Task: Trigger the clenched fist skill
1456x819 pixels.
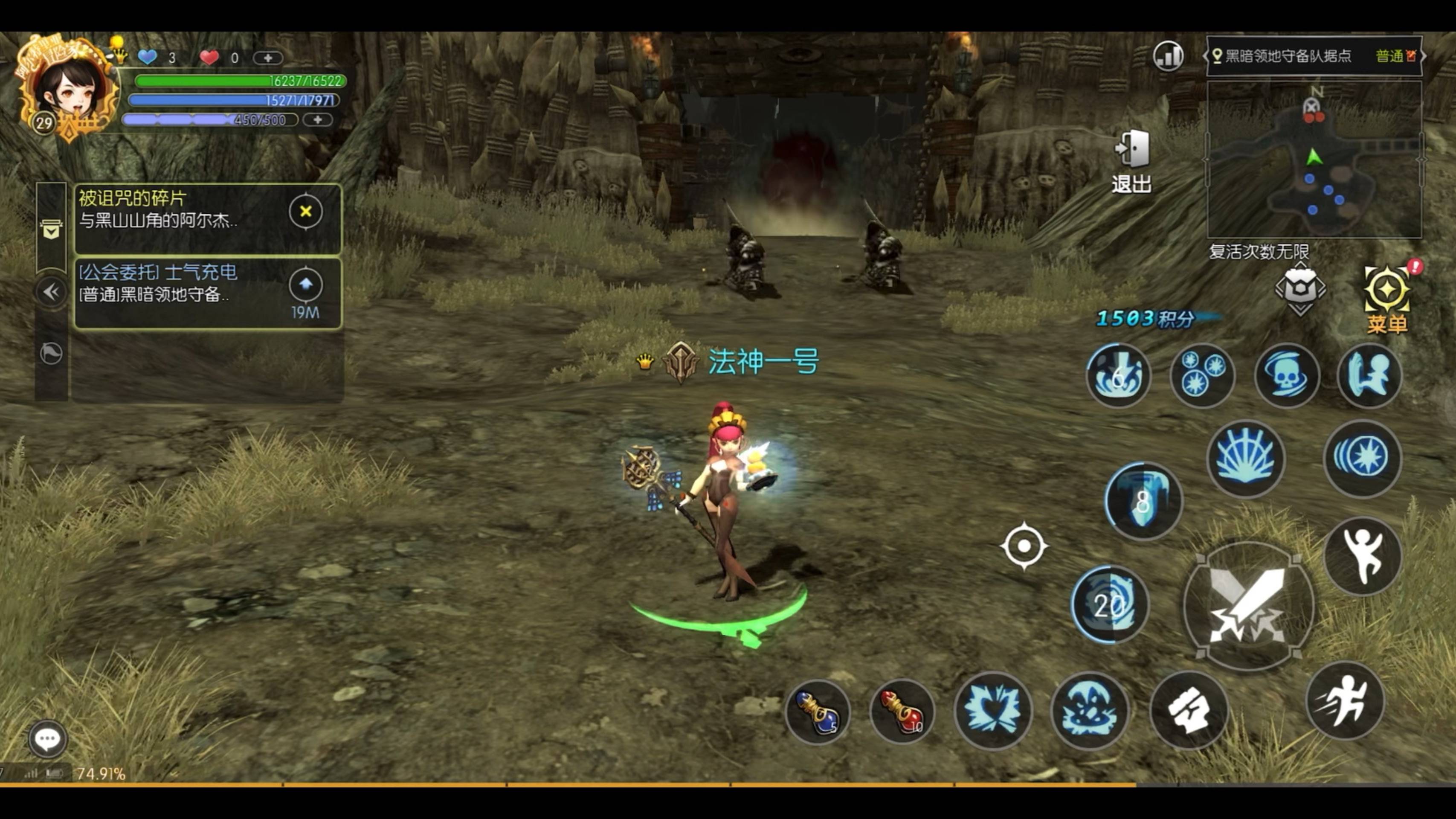Action: [x=1189, y=711]
